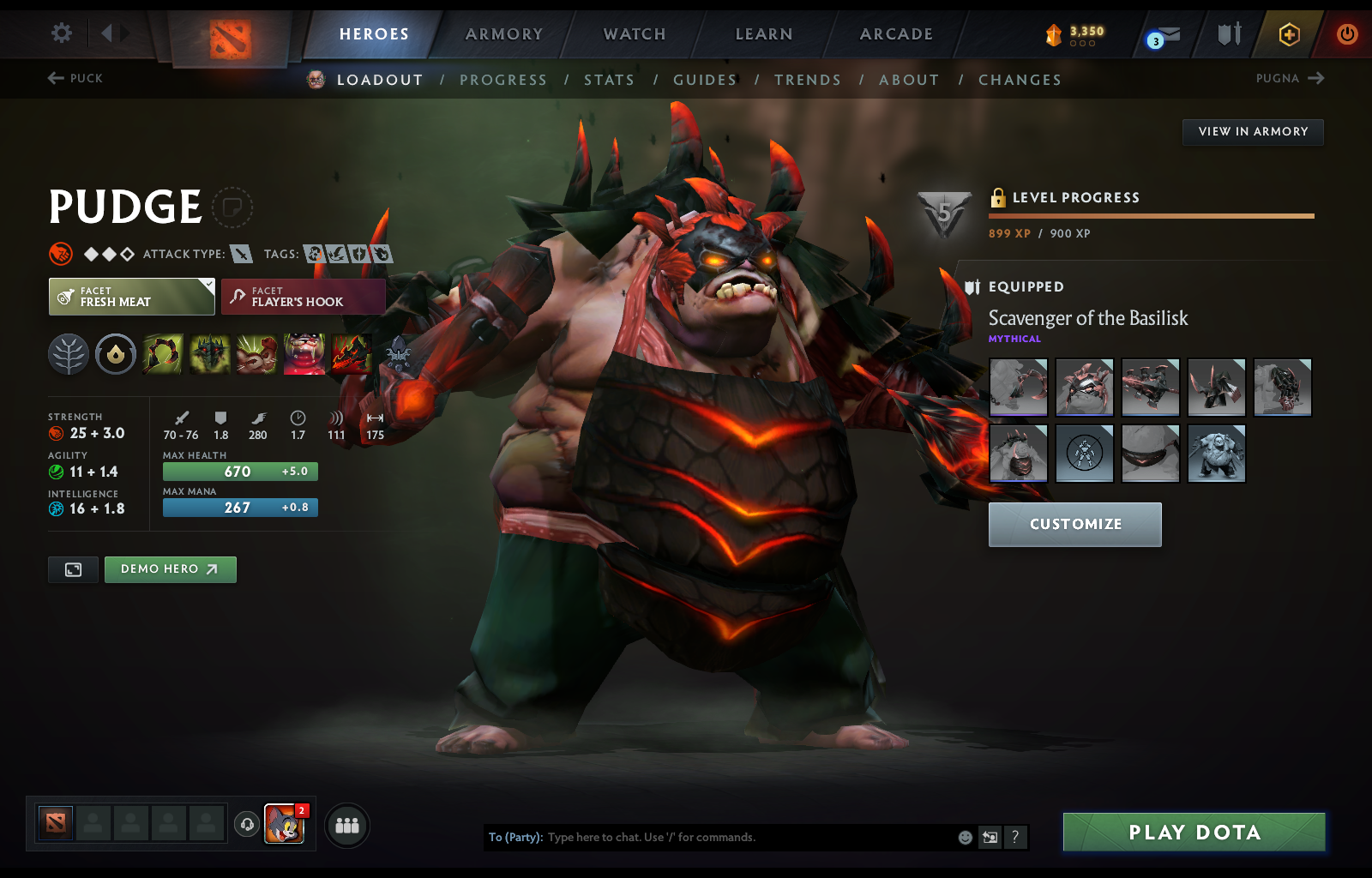Switch to the Stats tab
1372x878 pixels.
(610, 80)
